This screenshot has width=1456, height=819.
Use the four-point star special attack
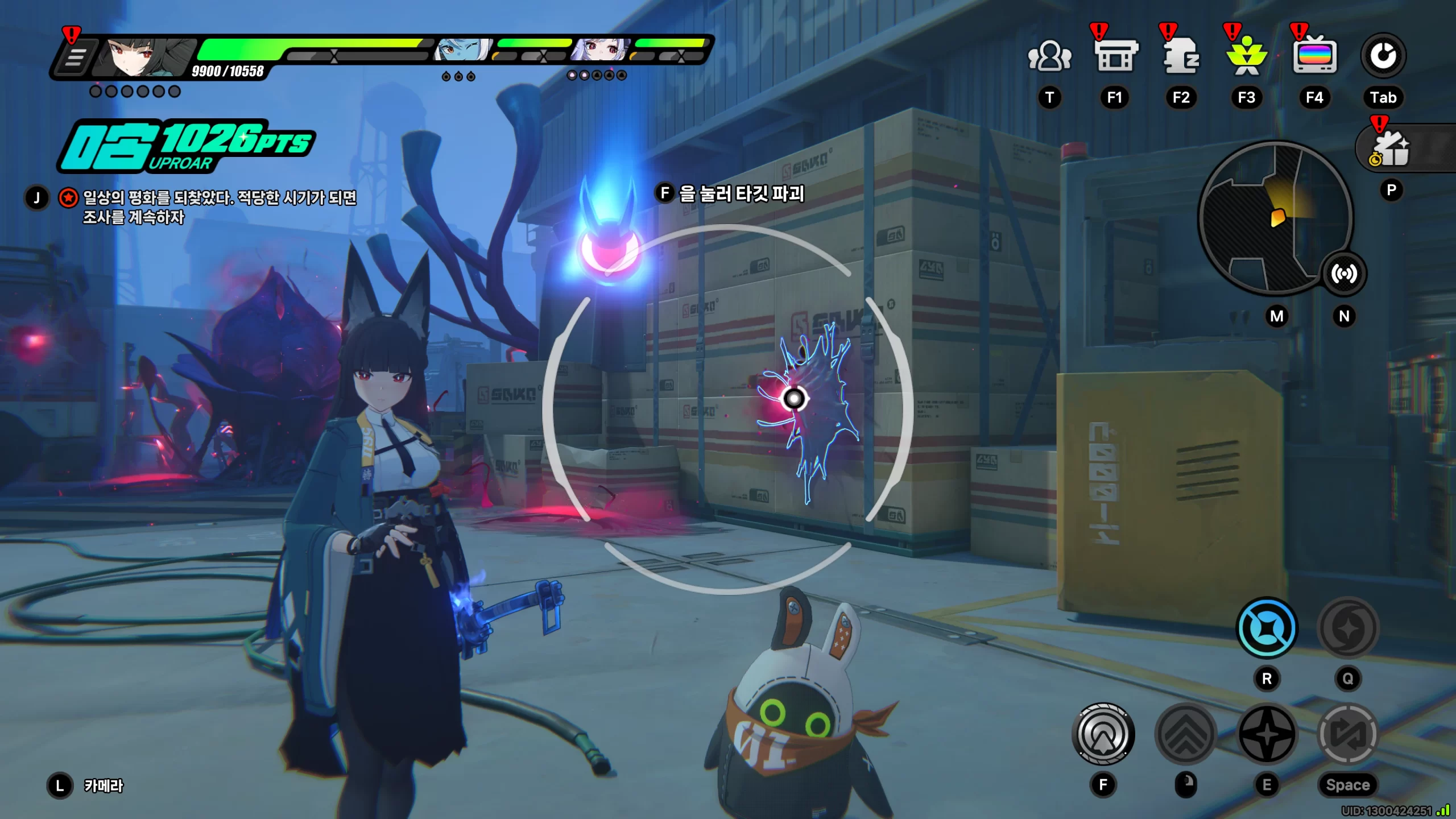click(1267, 734)
